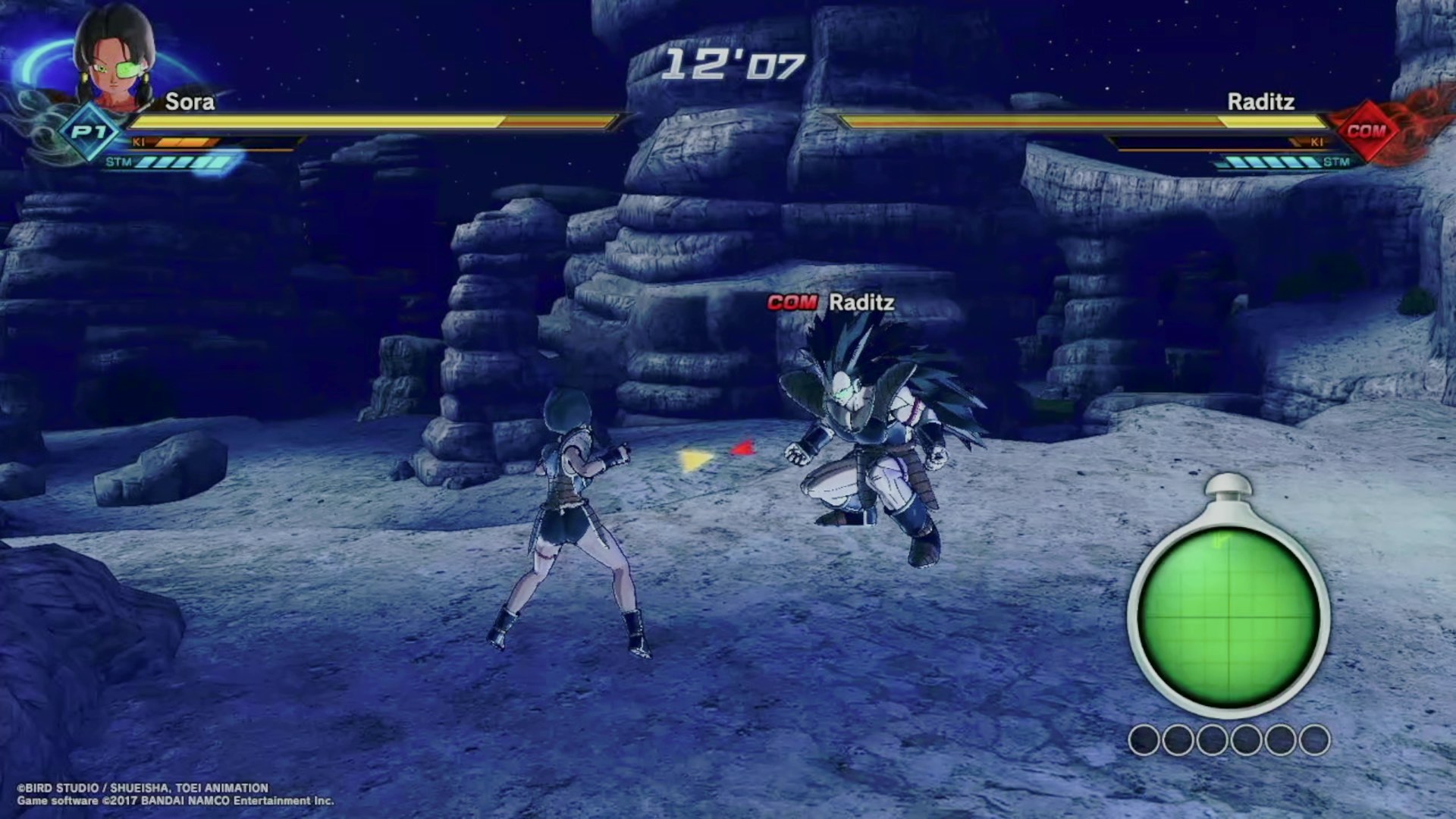Select the P1 diamond badge
The height and width of the screenshot is (819, 1456).
click(89, 133)
